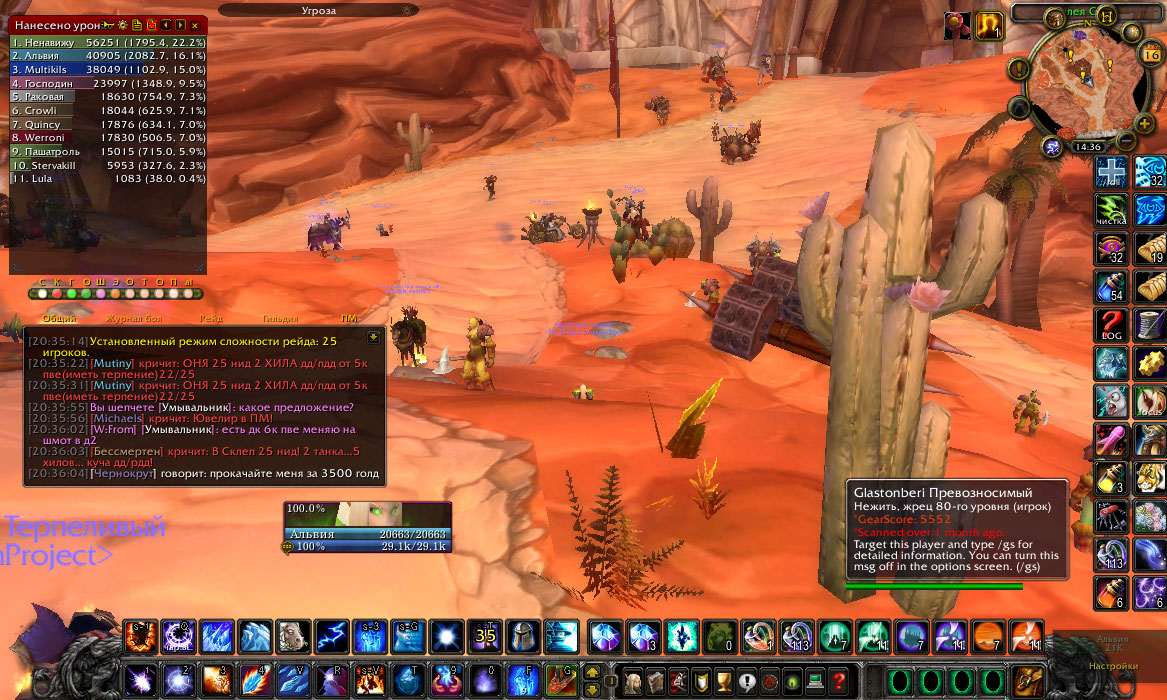The width and height of the screenshot is (1167, 700).
Task: Use the чистка green claw ability
Action: pyautogui.click(x=1112, y=210)
